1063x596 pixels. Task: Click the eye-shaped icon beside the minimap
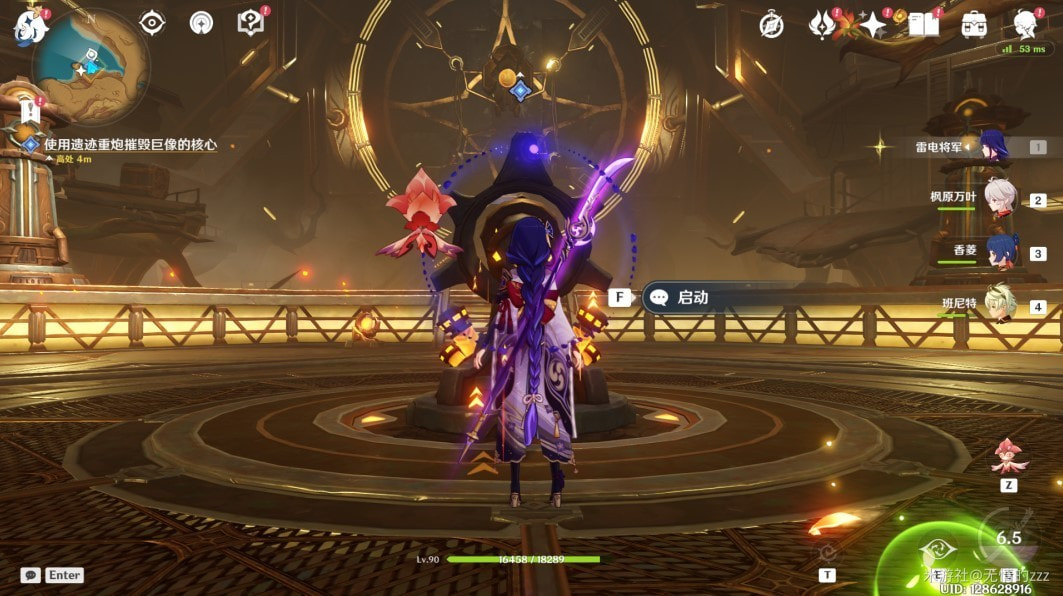tap(152, 22)
